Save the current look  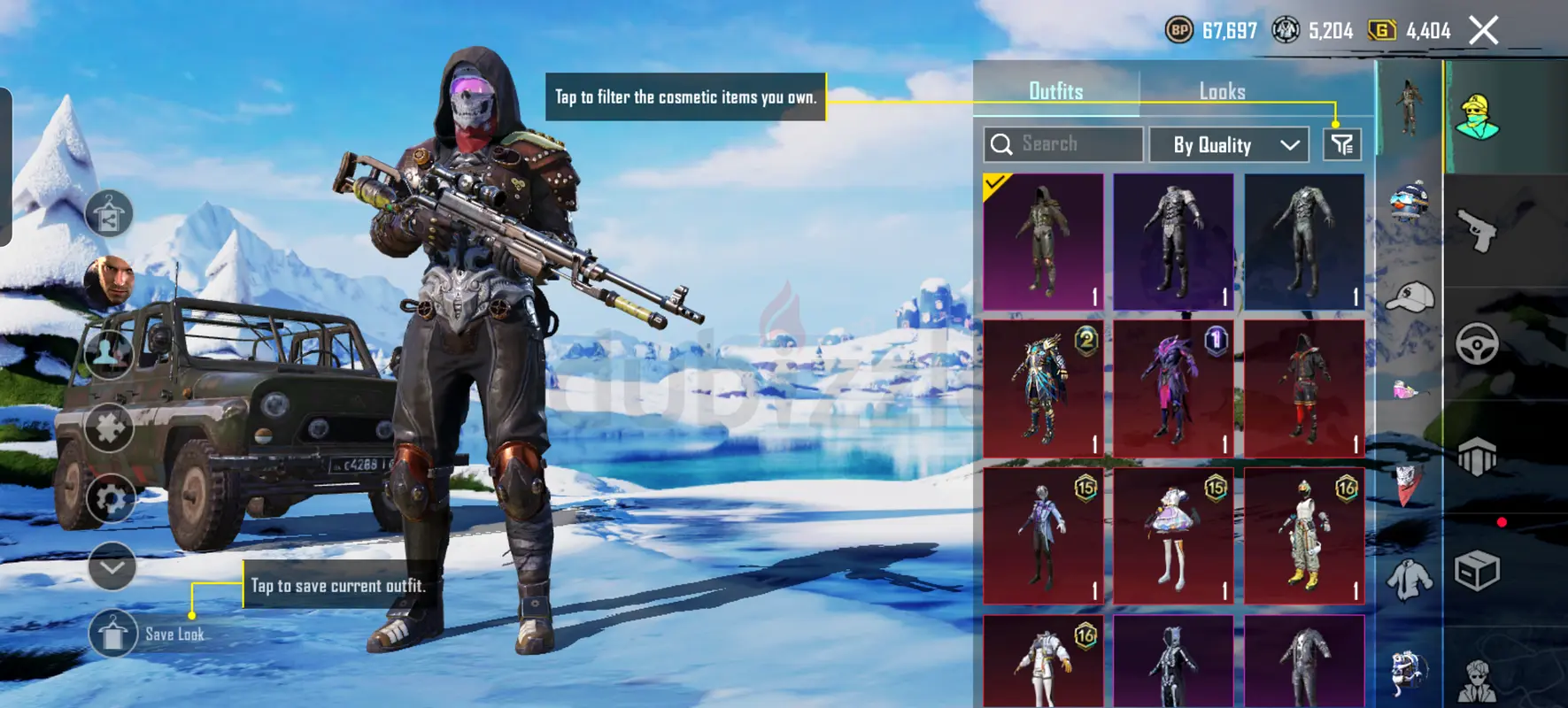(113, 634)
